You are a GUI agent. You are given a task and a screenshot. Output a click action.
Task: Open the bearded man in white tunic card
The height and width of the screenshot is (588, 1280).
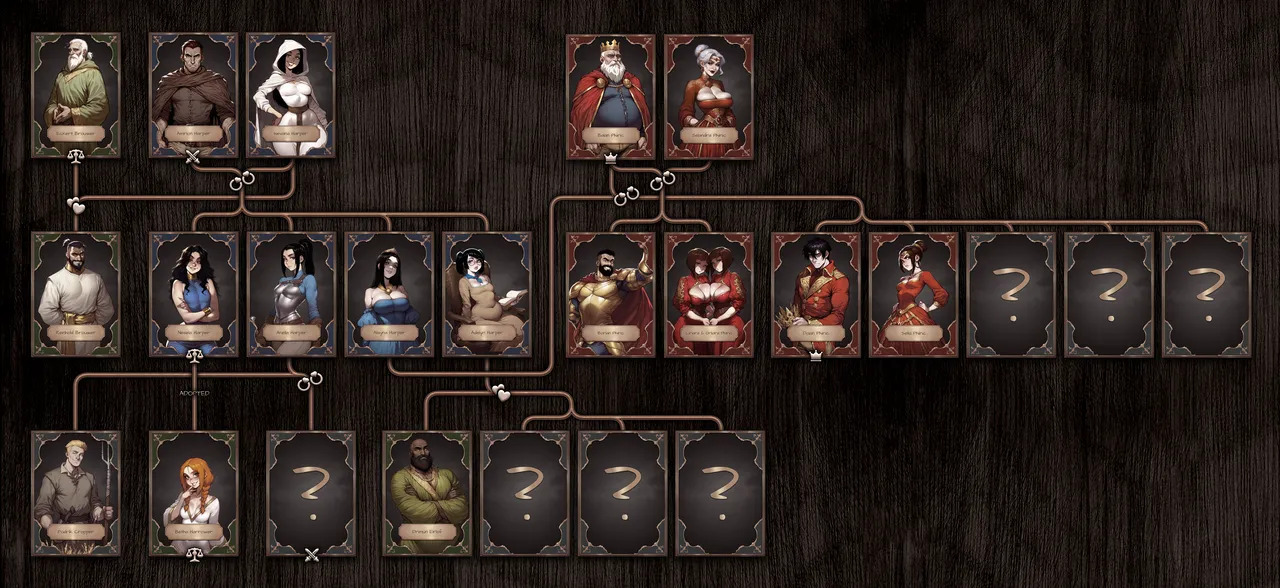[76, 294]
